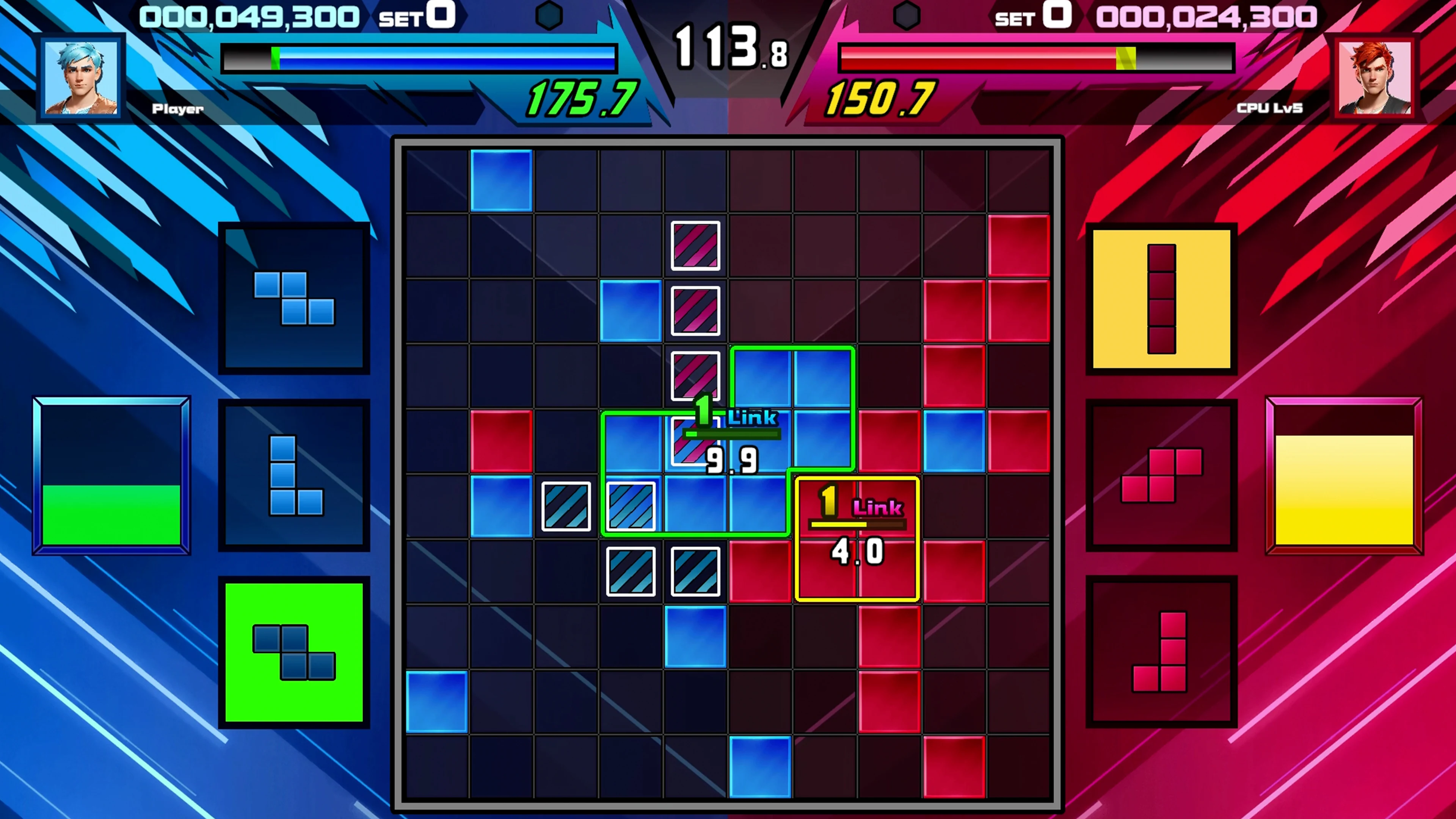1456x819 pixels.
Task: Click the red-haired CPU Lv5 portrait
Action: (x=1374, y=77)
